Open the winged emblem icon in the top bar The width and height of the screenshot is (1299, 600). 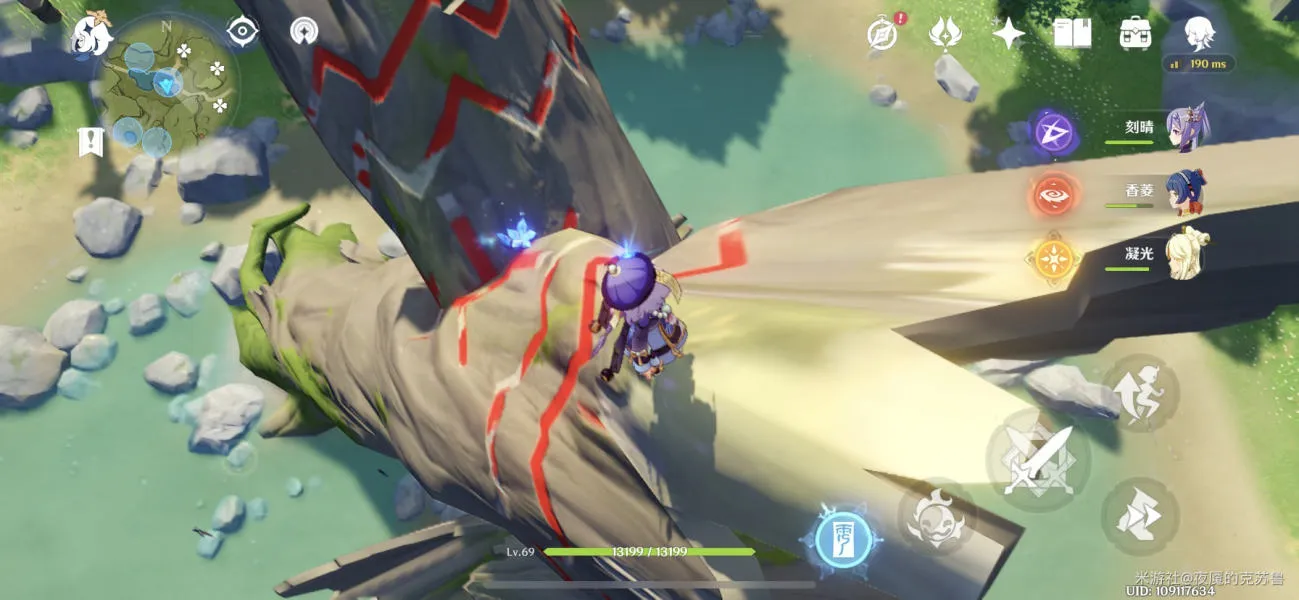tap(944, 33)
